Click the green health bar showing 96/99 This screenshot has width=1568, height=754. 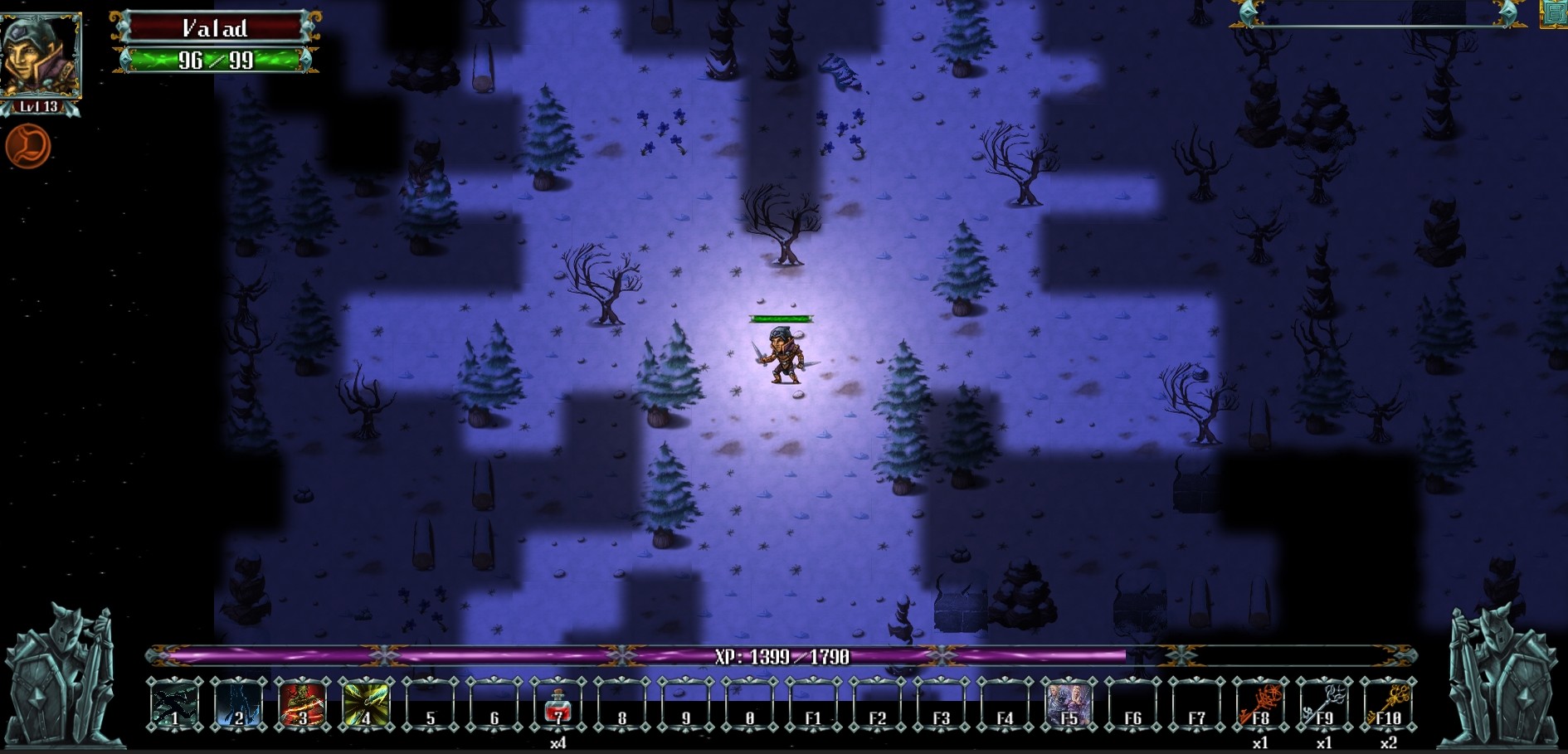pyautogui.click(x=214, y=60)
